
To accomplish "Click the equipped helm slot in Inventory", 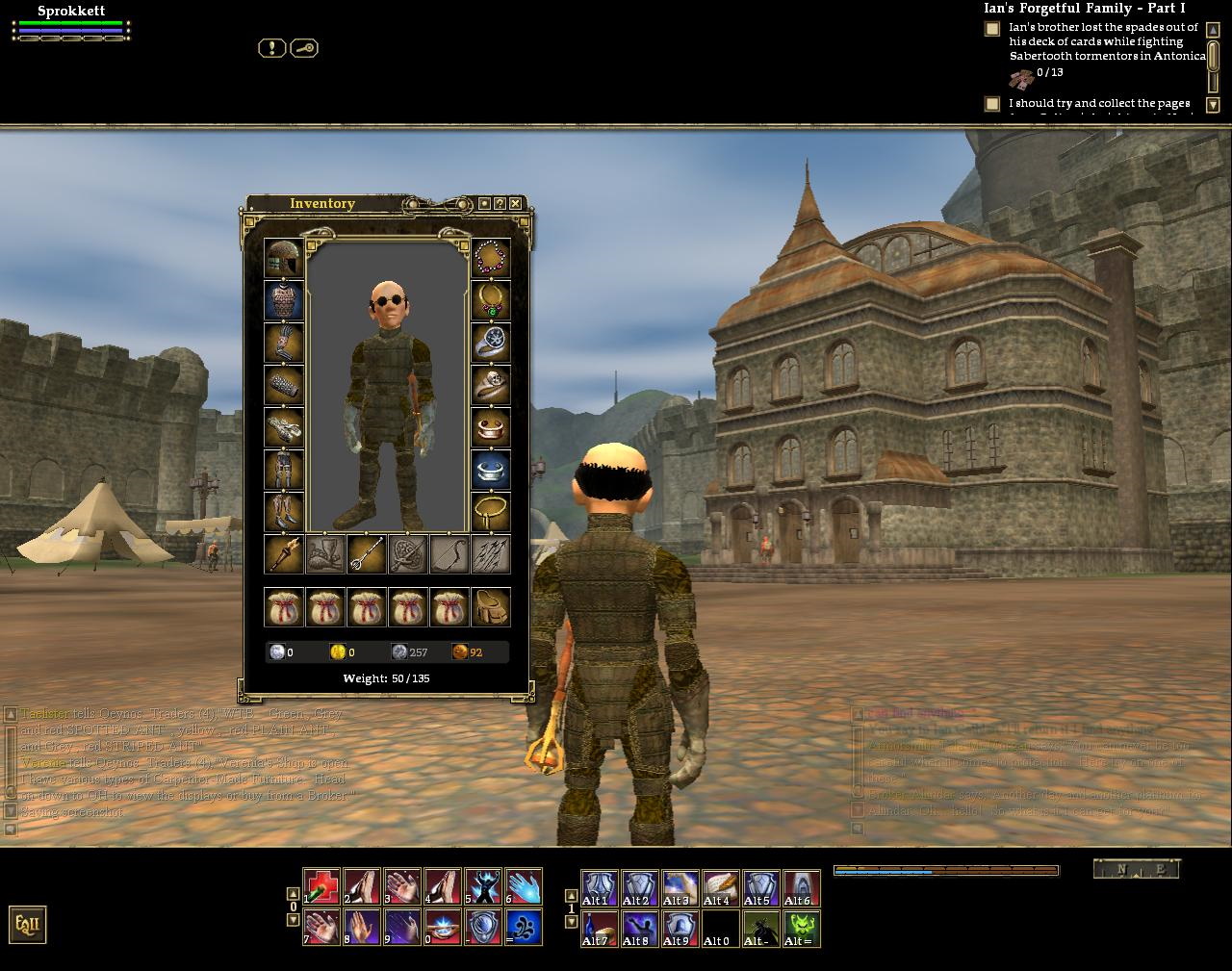I will pos(285,258).
